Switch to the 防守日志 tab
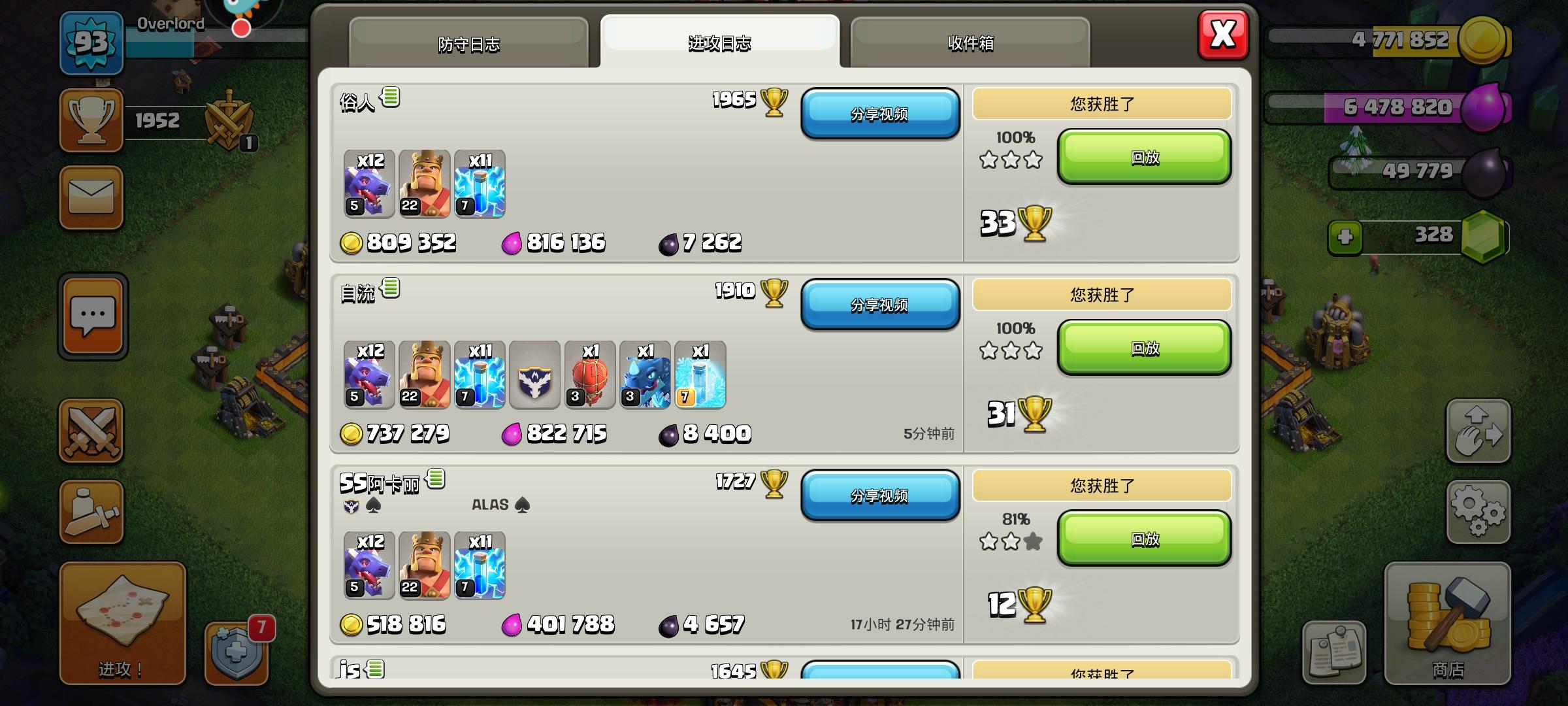Screen dimensions: 1568x706 click(469, 44)
